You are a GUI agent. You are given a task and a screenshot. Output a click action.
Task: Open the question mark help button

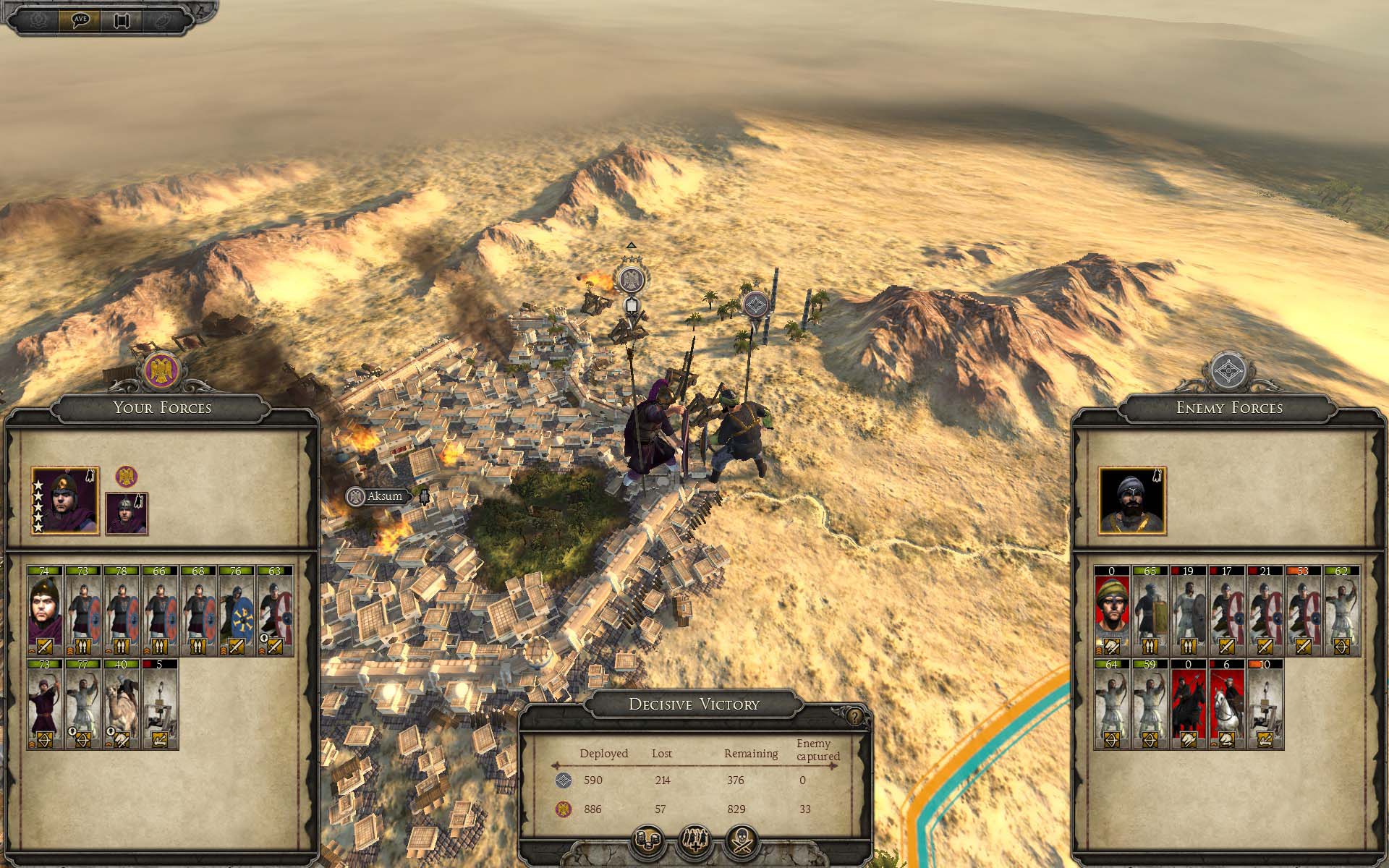855,717
